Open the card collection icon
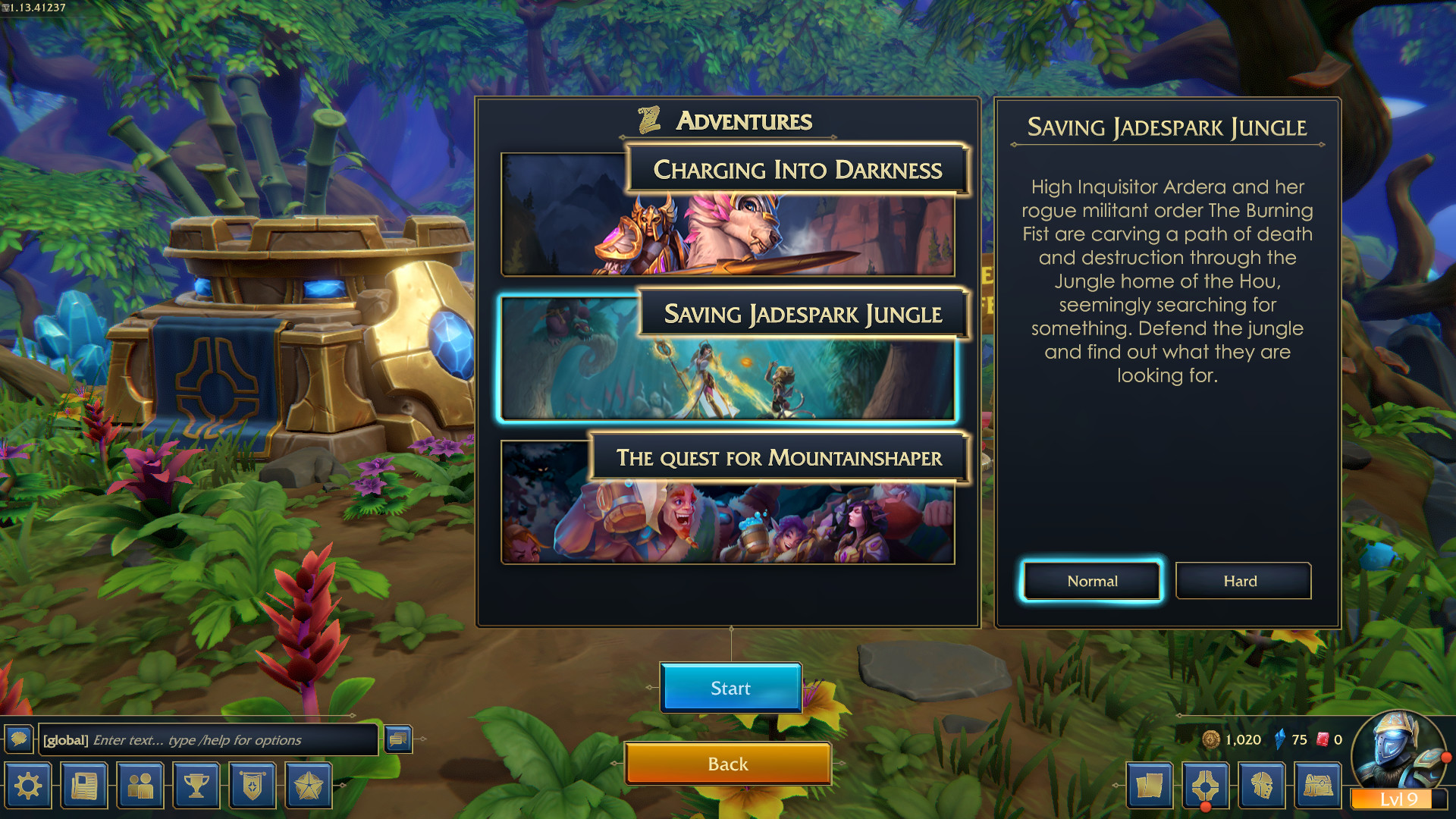The width and height of the screenshot is (1456, 819). pos(1150,786)
